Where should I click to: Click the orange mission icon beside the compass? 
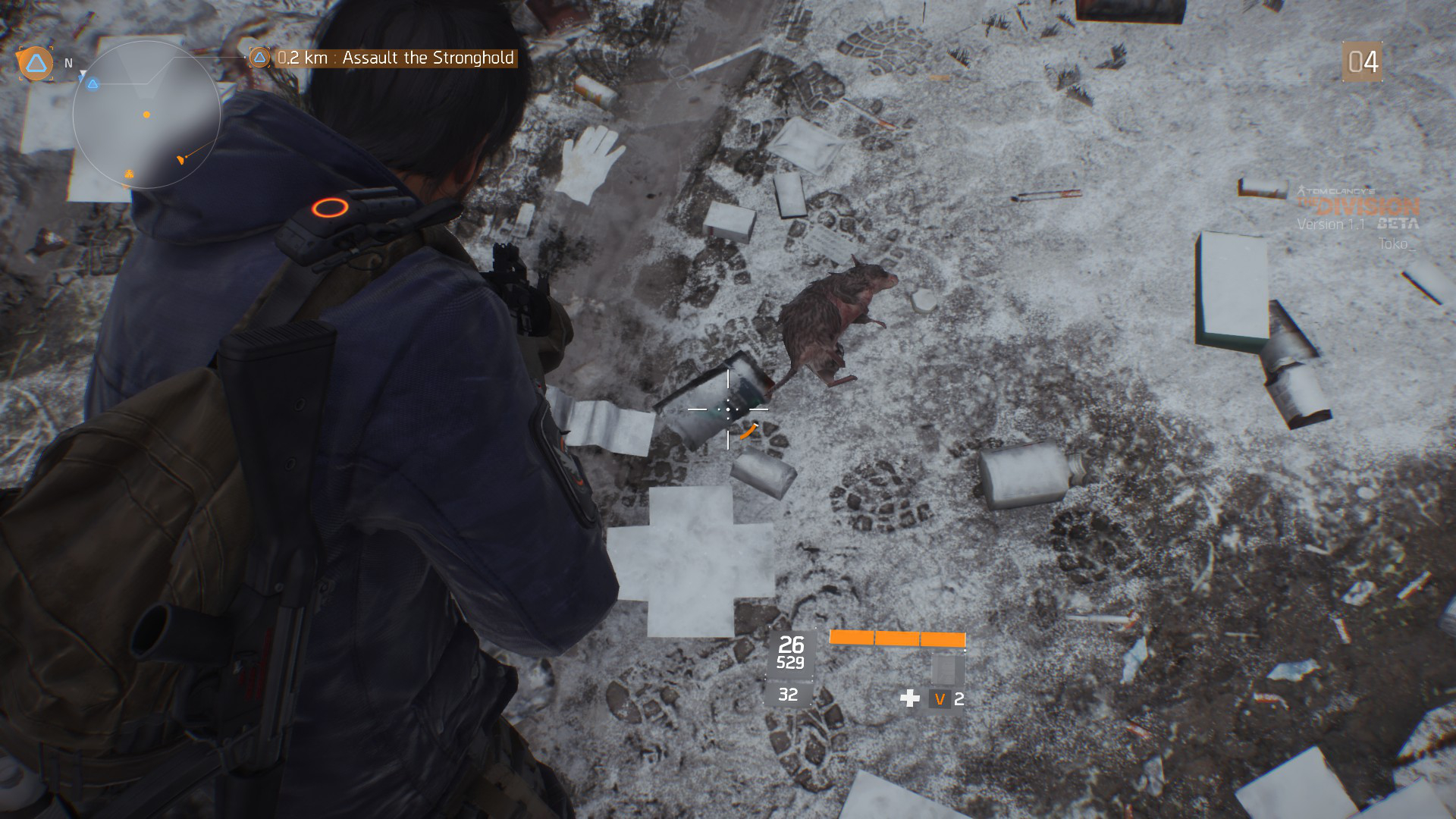[36, 64]
